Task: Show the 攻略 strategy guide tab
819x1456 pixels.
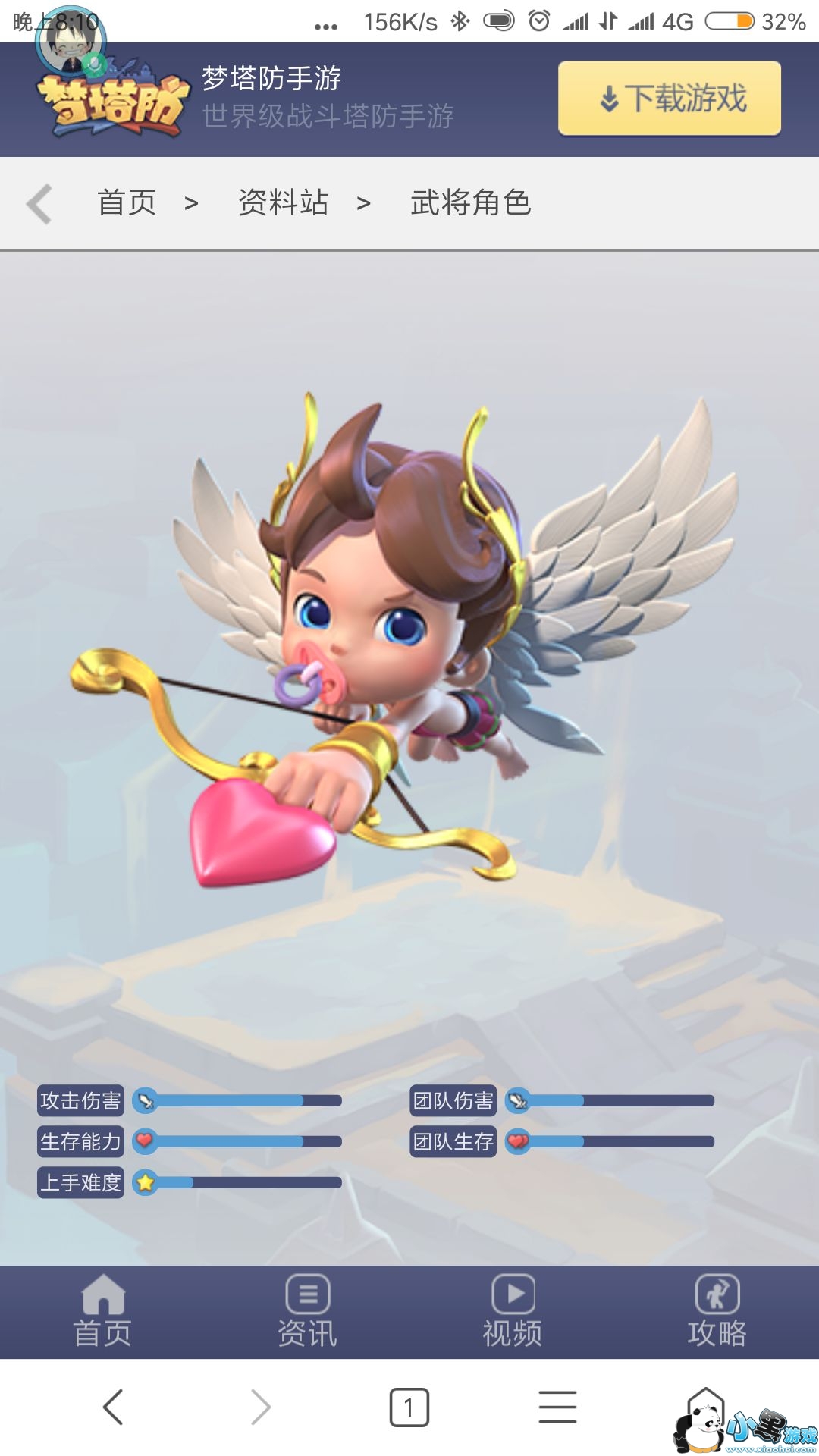Action: pos(717,1312)
